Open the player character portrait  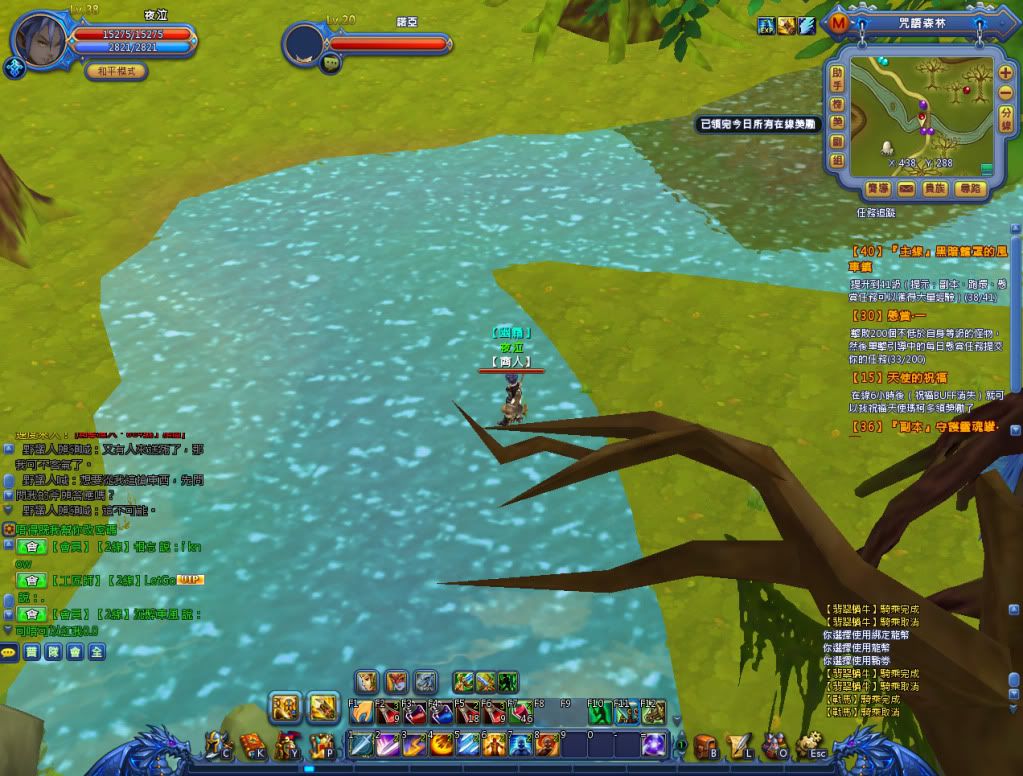click(39, 40)
